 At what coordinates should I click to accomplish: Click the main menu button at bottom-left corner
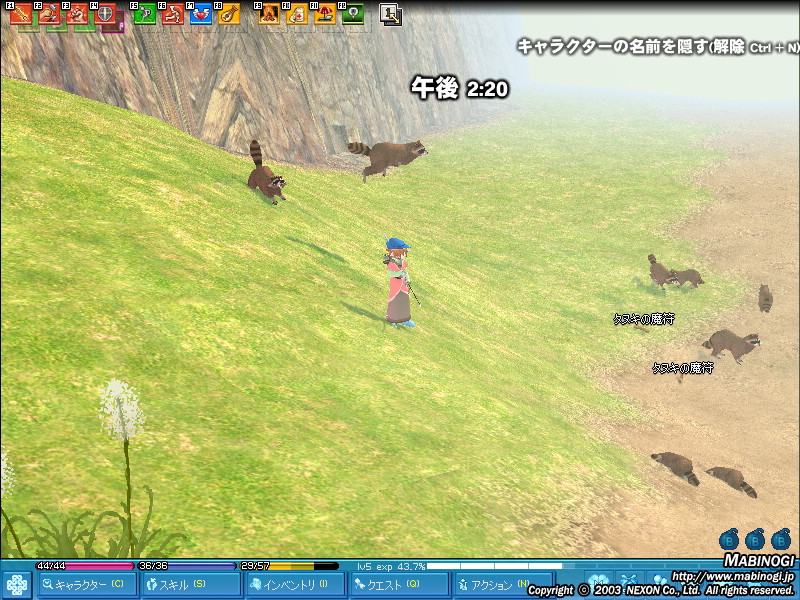pos(17,585)
